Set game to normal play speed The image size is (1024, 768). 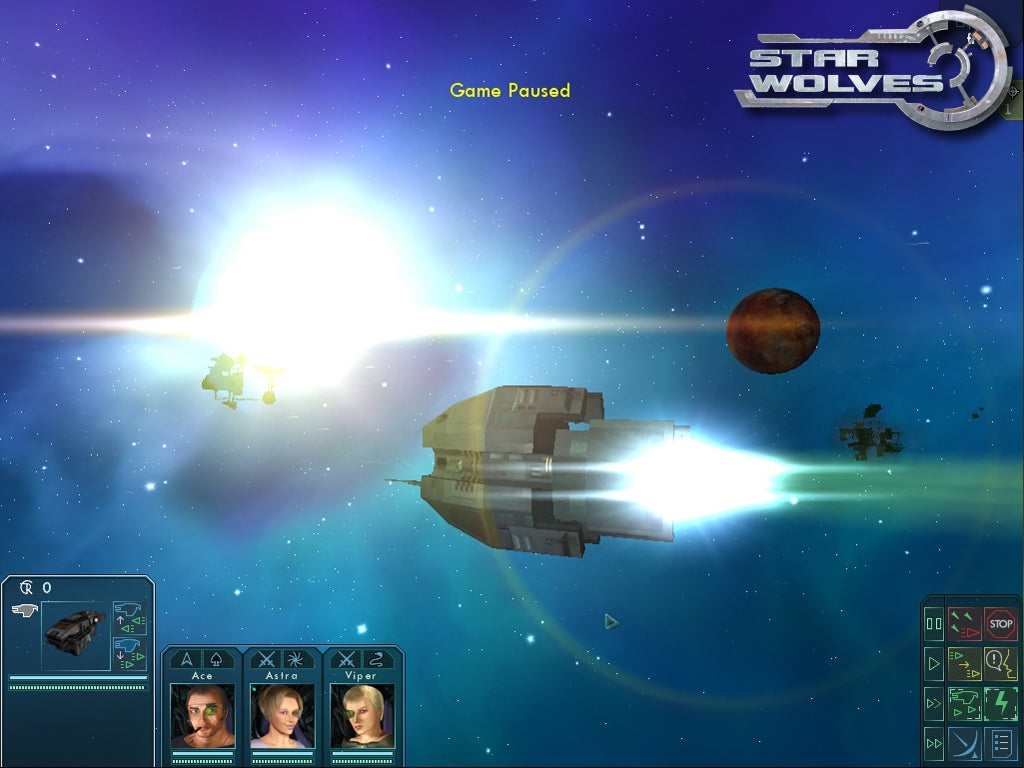click(934, 663)
